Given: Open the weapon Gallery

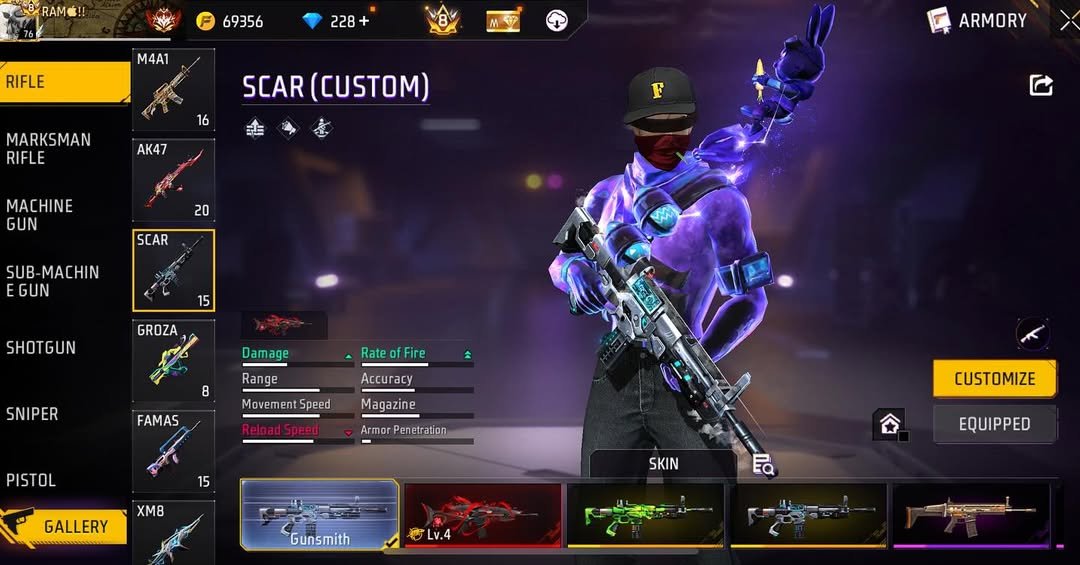Looking at the screenshot, I should click(x=66, y=526).
